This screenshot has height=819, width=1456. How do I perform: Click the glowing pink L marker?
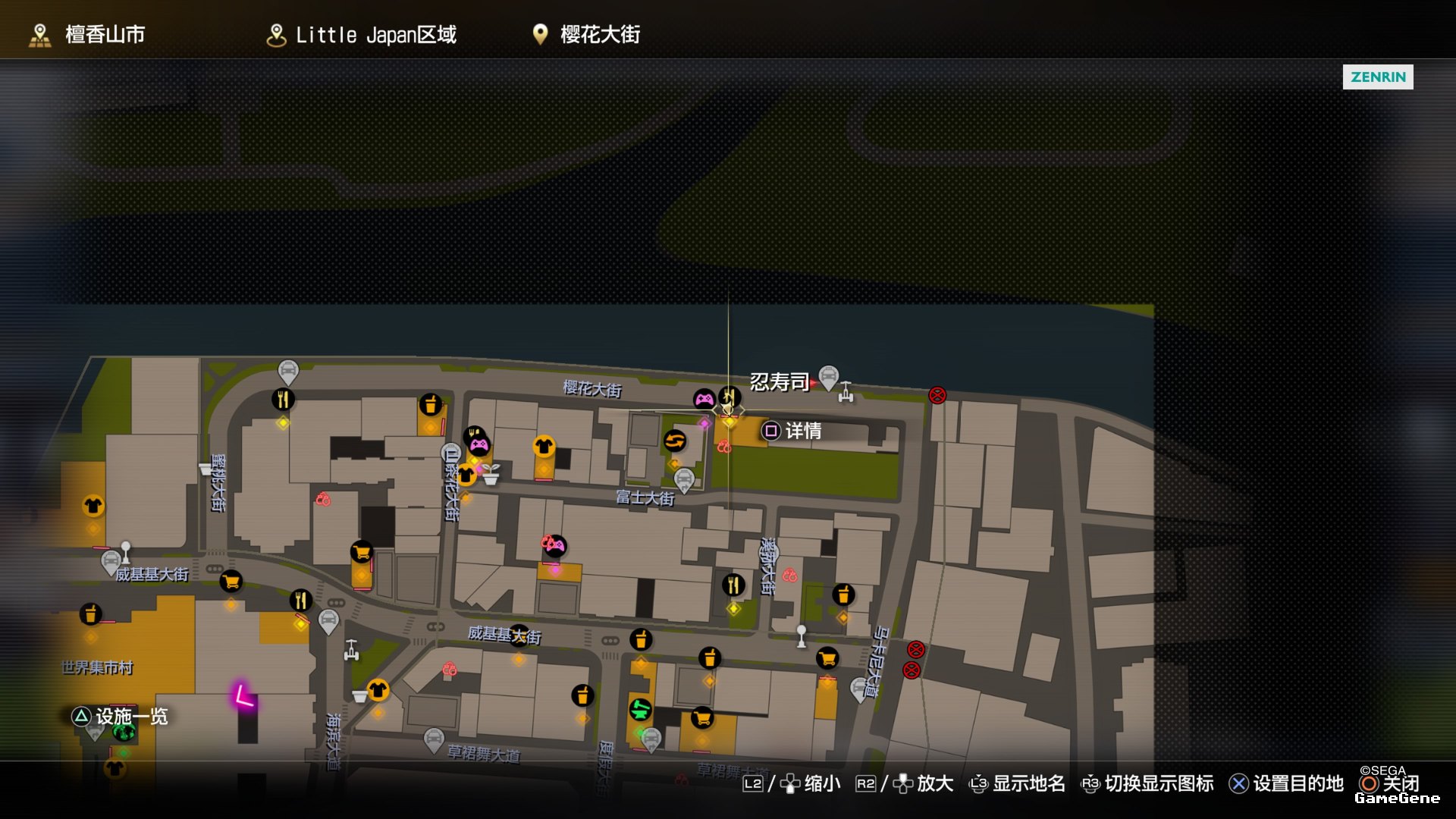pyautogui.click(x=243, y=695)
